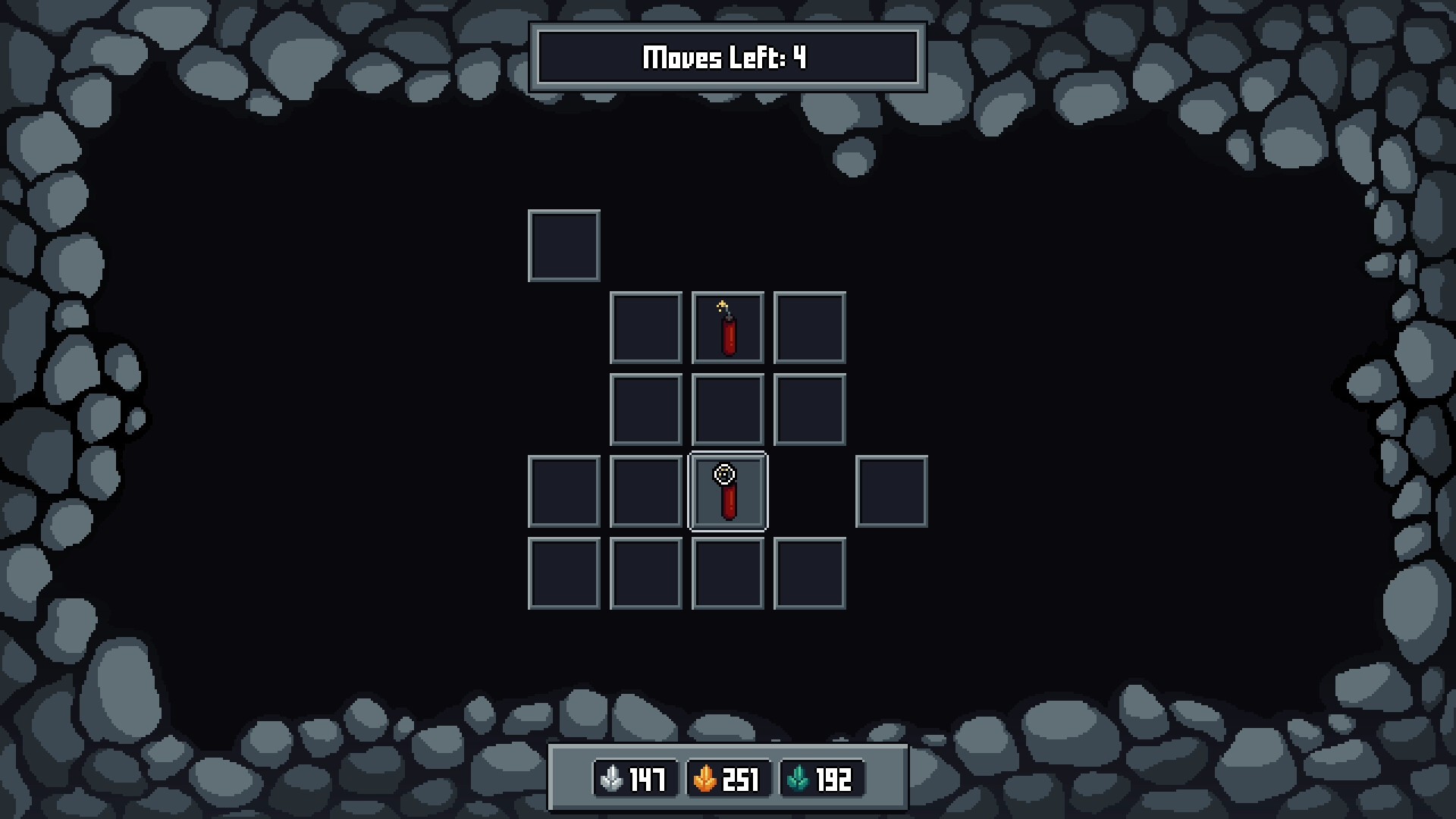Click the orange crystal counter icon
The image size is (1456, 819).
pos(705,777)
